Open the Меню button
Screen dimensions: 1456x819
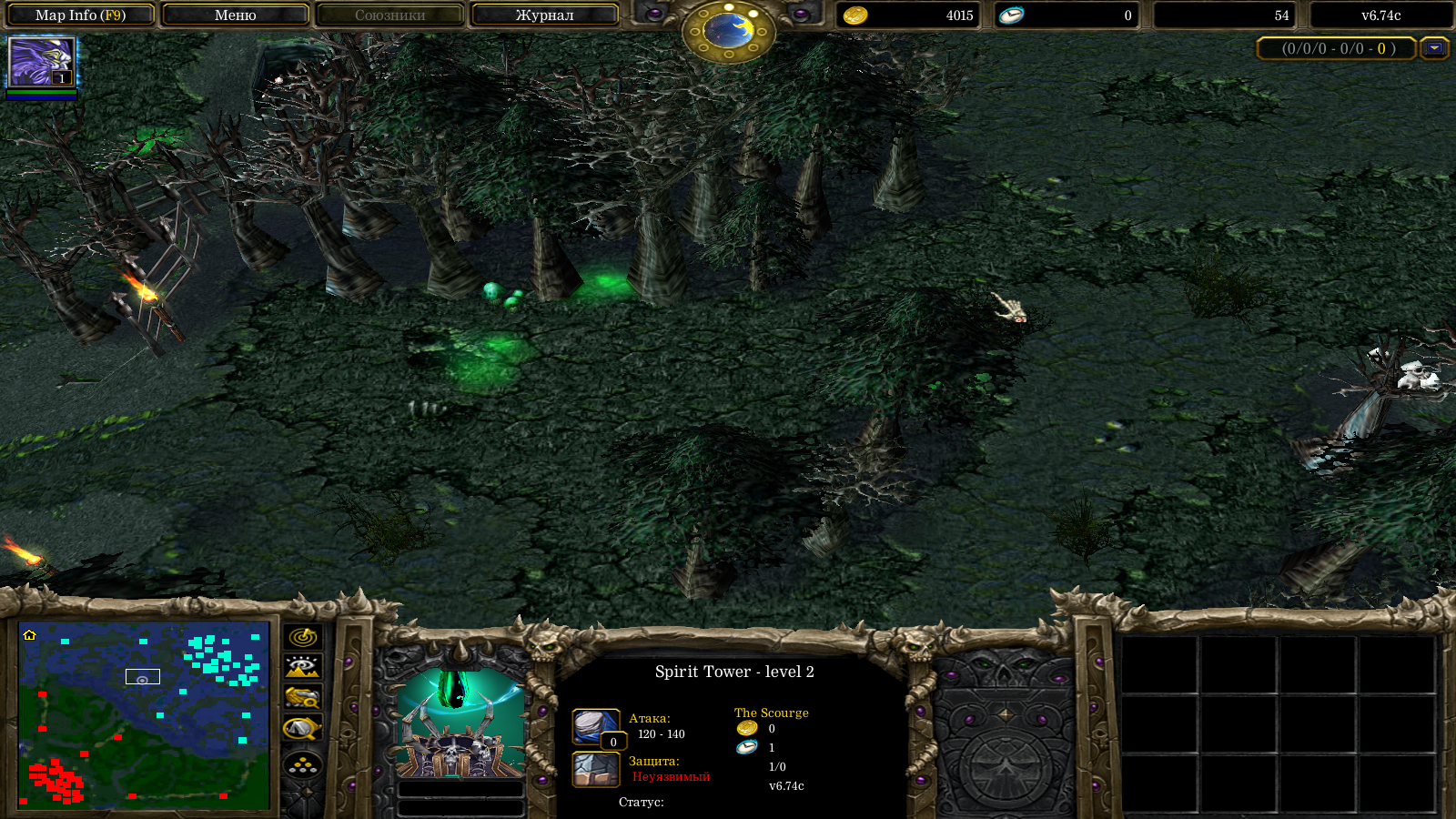coord(235,15)
